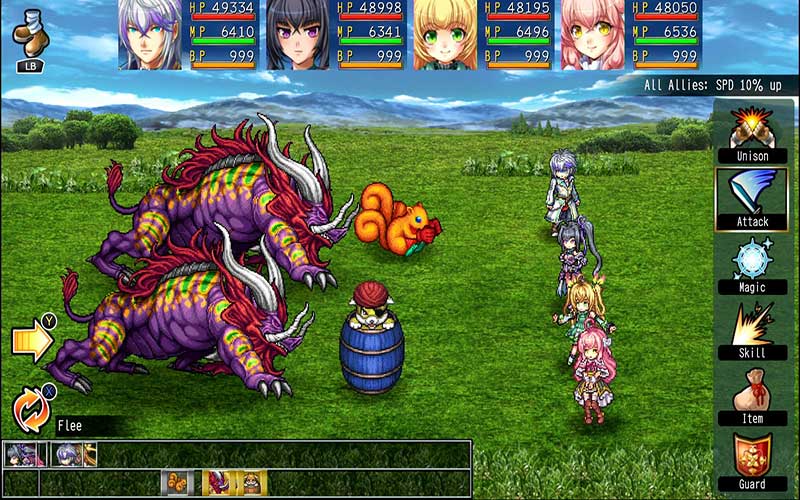Click the yellow arrow icon

pyautogui.click(x=32, y=341)
